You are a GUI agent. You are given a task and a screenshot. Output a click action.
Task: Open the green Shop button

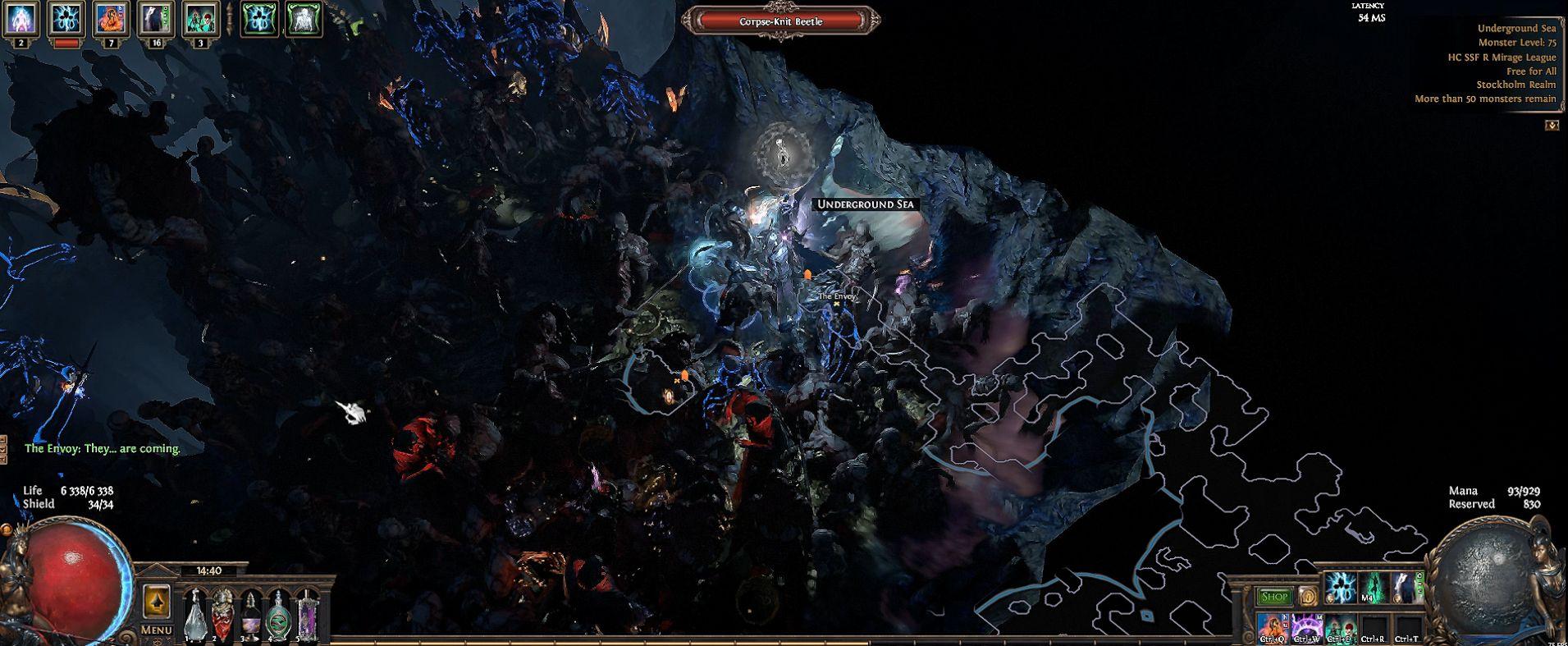click(1274, 597)
